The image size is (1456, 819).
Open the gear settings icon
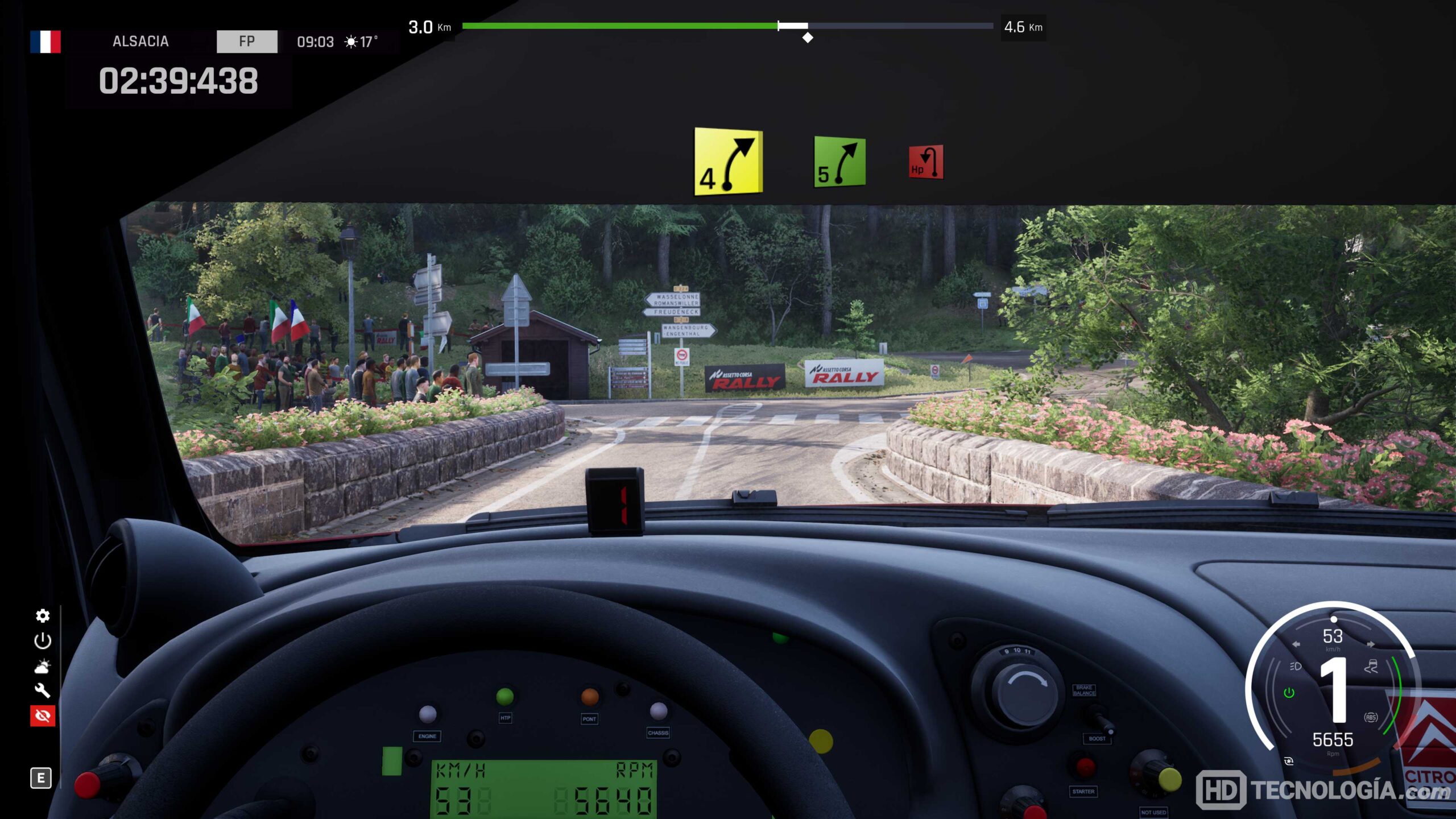[43, 616]
